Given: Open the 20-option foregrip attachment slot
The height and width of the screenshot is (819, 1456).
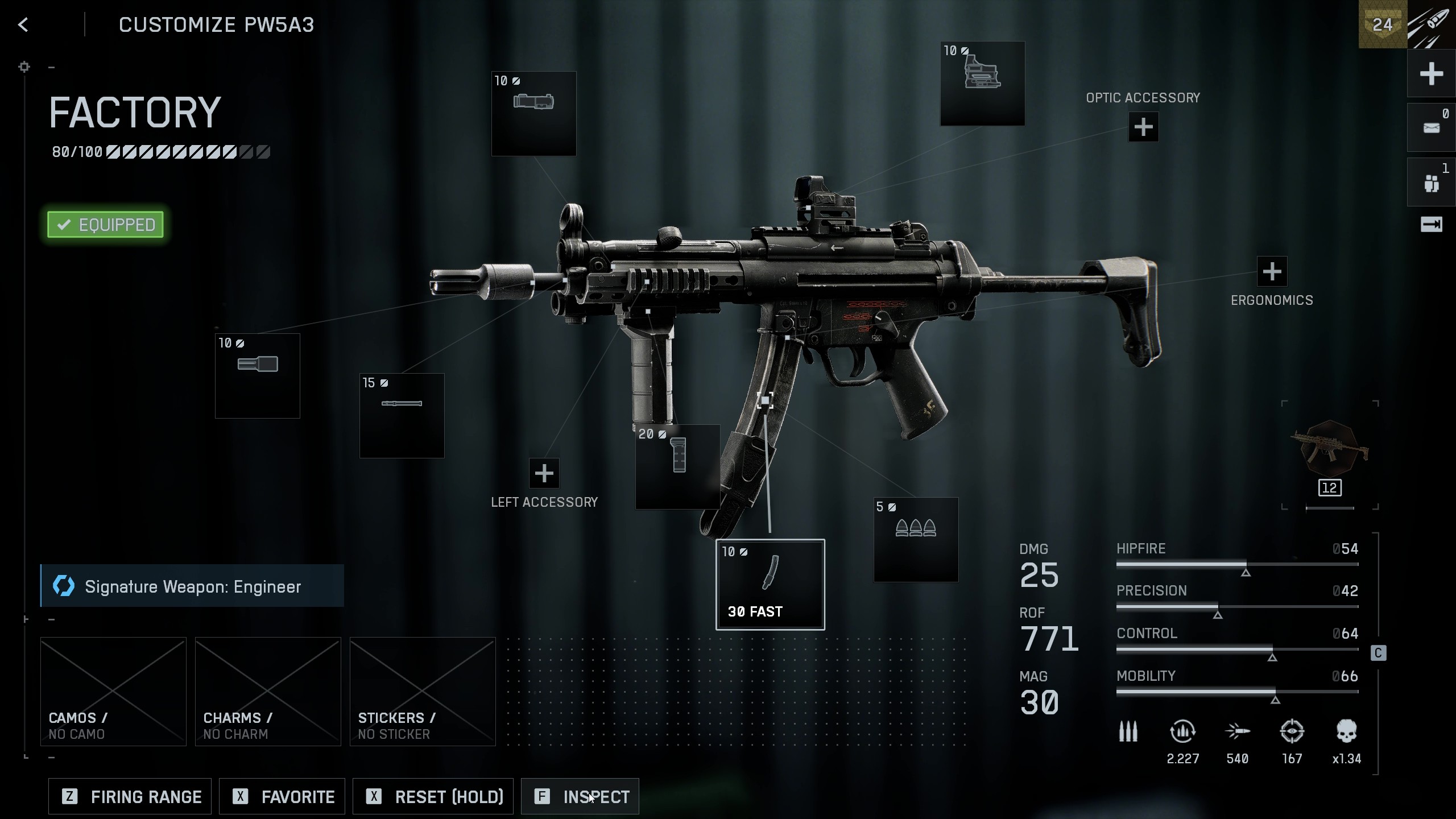Looking at the screenshot, I should (677, 466).
